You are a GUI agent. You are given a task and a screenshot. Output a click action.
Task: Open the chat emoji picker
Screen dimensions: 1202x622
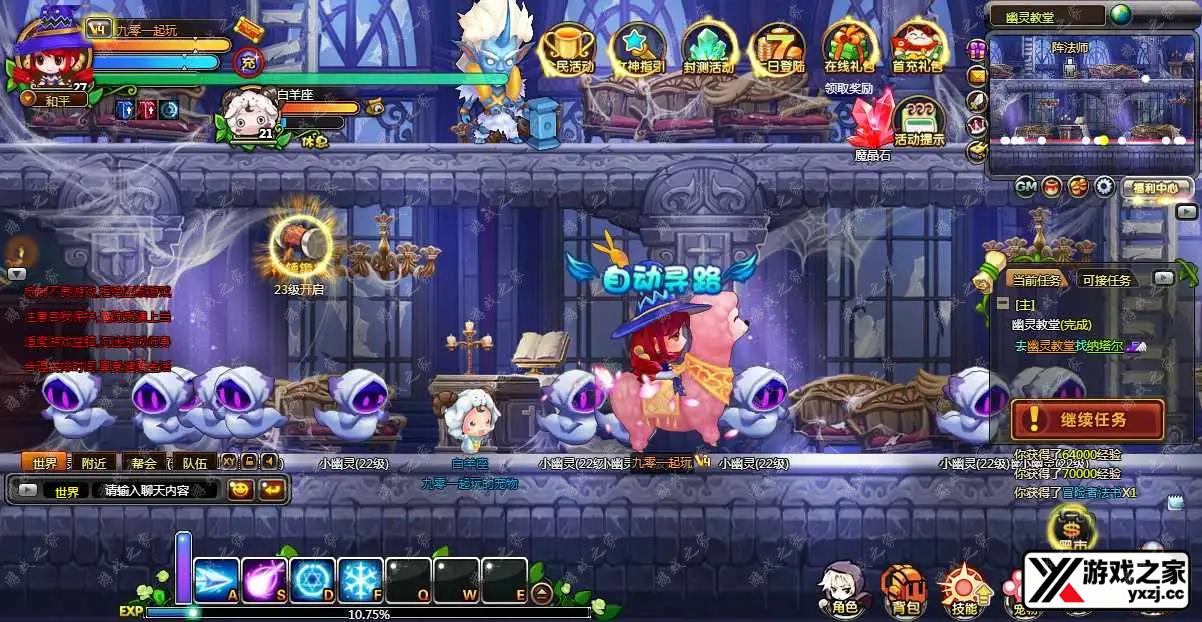click(239, 490)
